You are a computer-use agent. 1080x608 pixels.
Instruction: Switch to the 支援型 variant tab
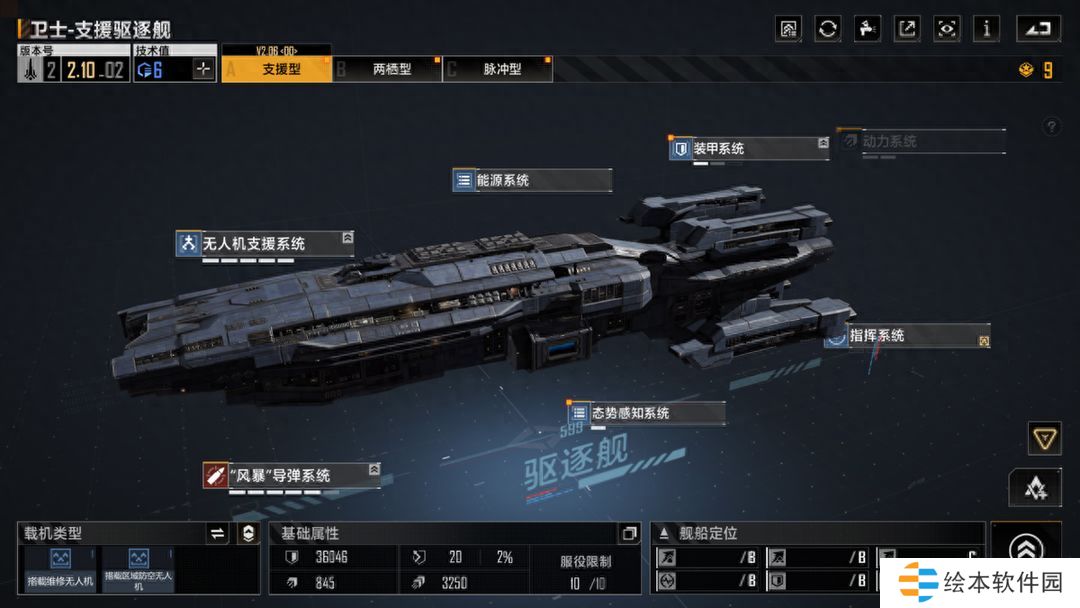tap(276, 69)
